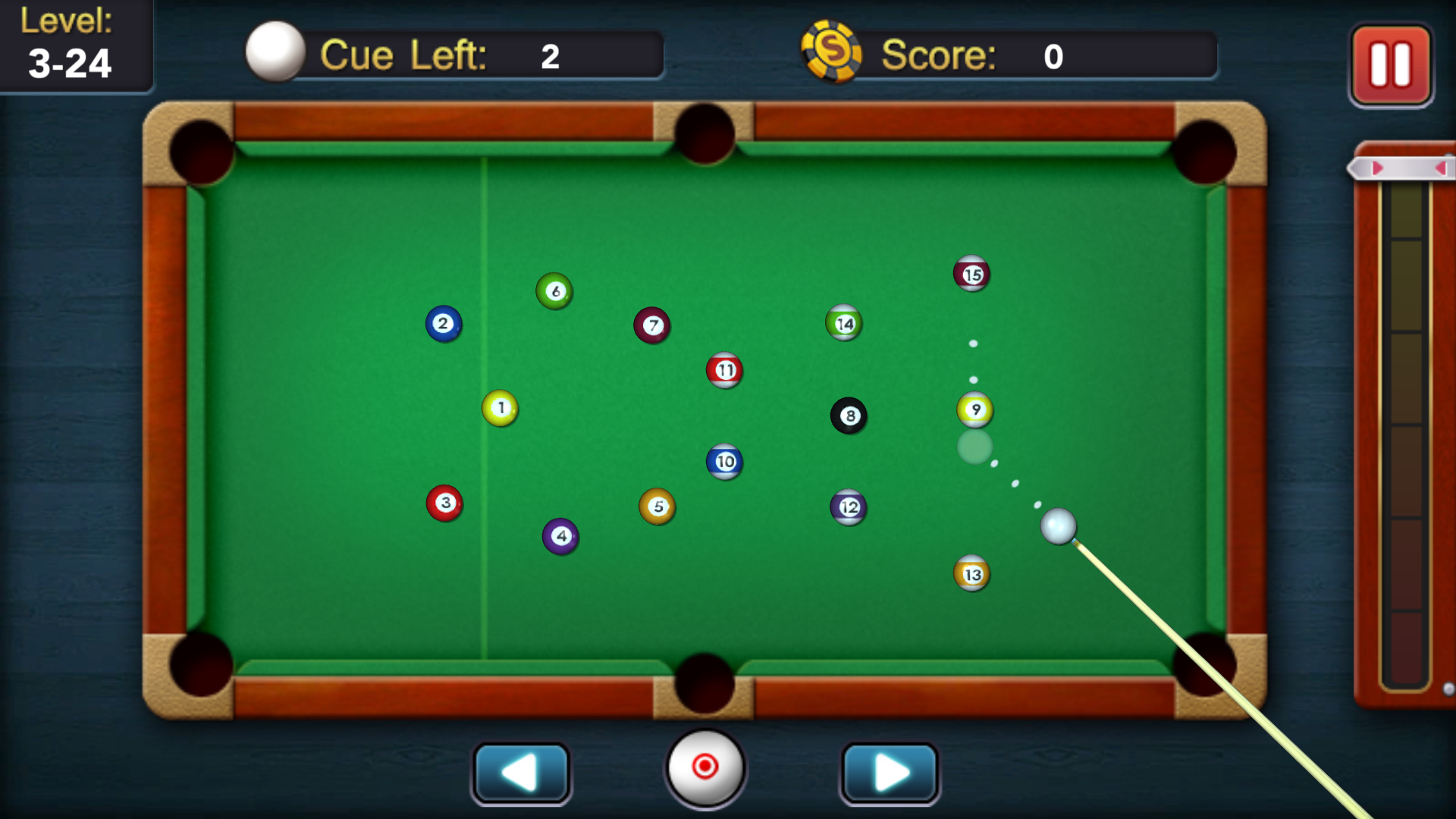Screen dimensions: 1456x819
Task: Click the Score value field
Action: click(1053, 55)
